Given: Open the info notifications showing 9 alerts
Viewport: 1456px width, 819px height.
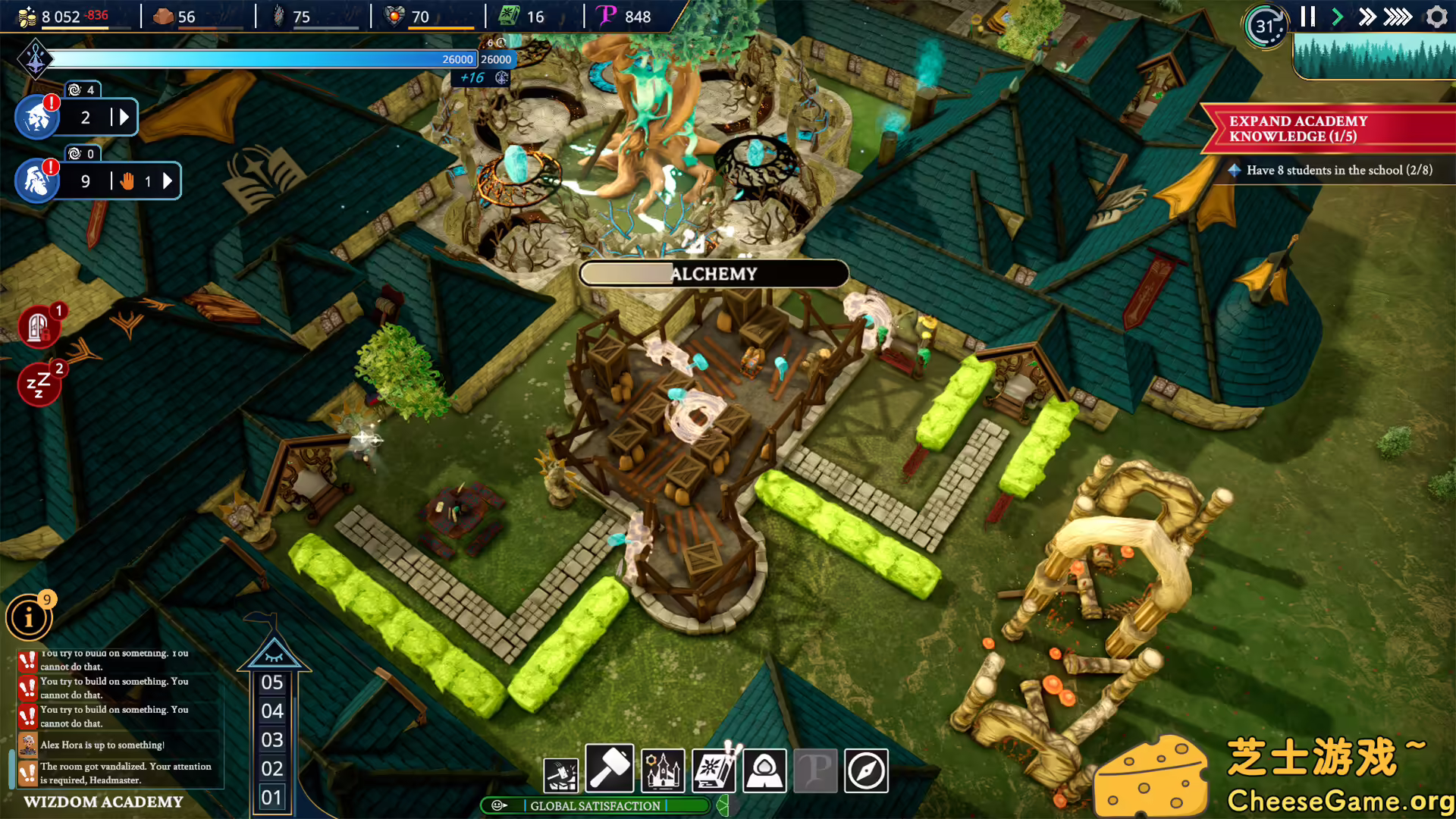Looking at the screenshot, I should (x=28, y=617).
